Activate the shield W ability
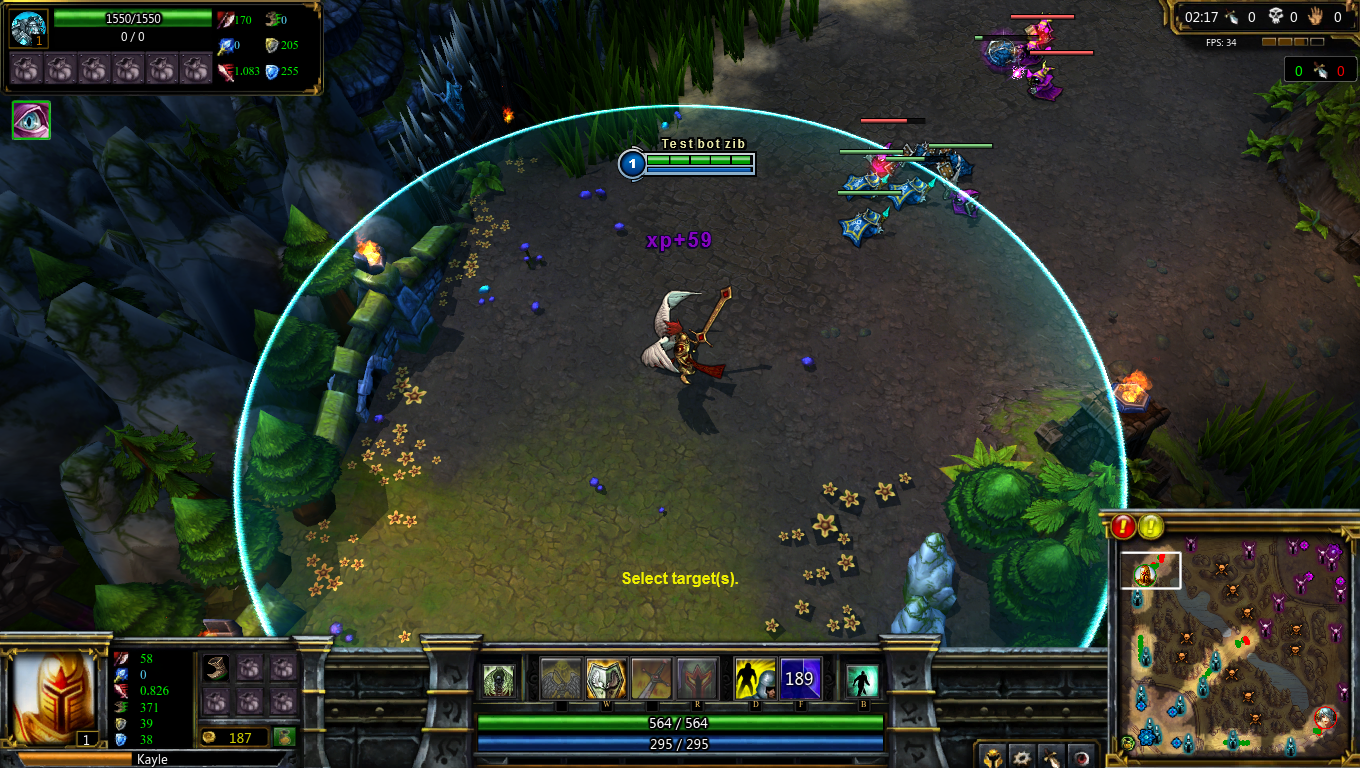This screenshot has height=768, width=1360. click(x=606, y=678)
